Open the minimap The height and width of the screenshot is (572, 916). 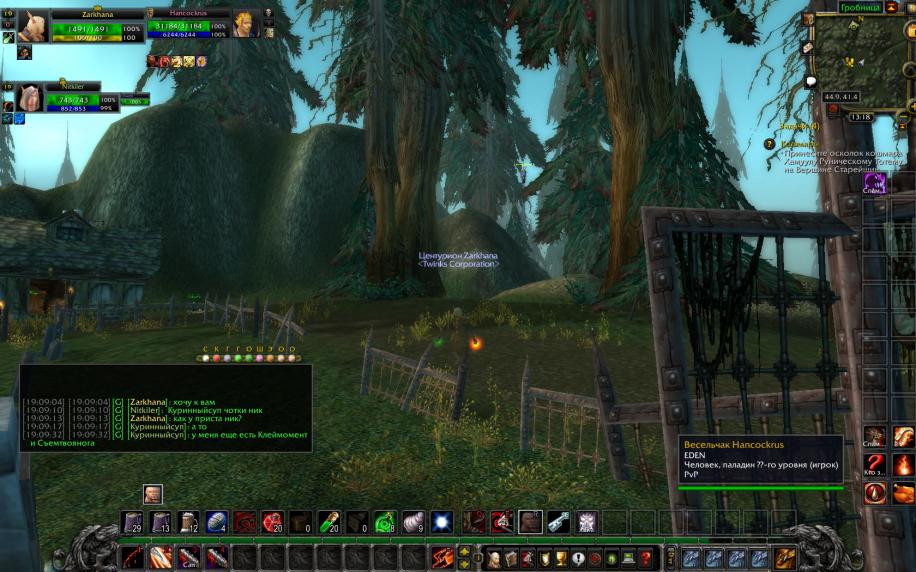tap(859, 58)
